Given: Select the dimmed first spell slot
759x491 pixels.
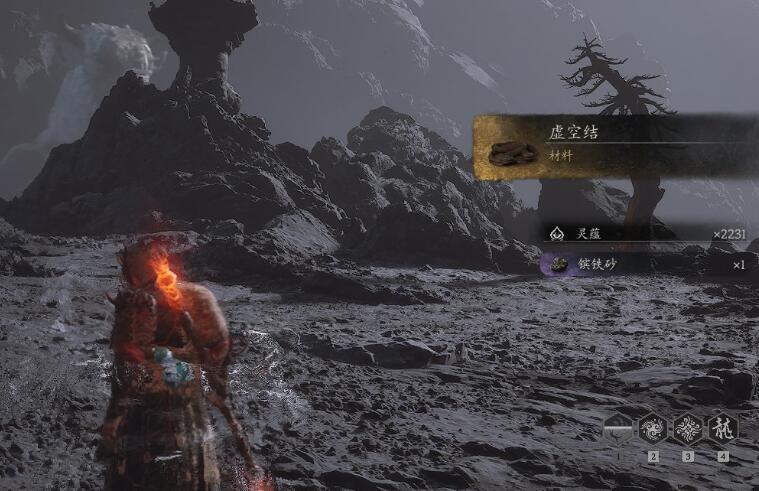Looking at the screenshot, I should point(618,430).
